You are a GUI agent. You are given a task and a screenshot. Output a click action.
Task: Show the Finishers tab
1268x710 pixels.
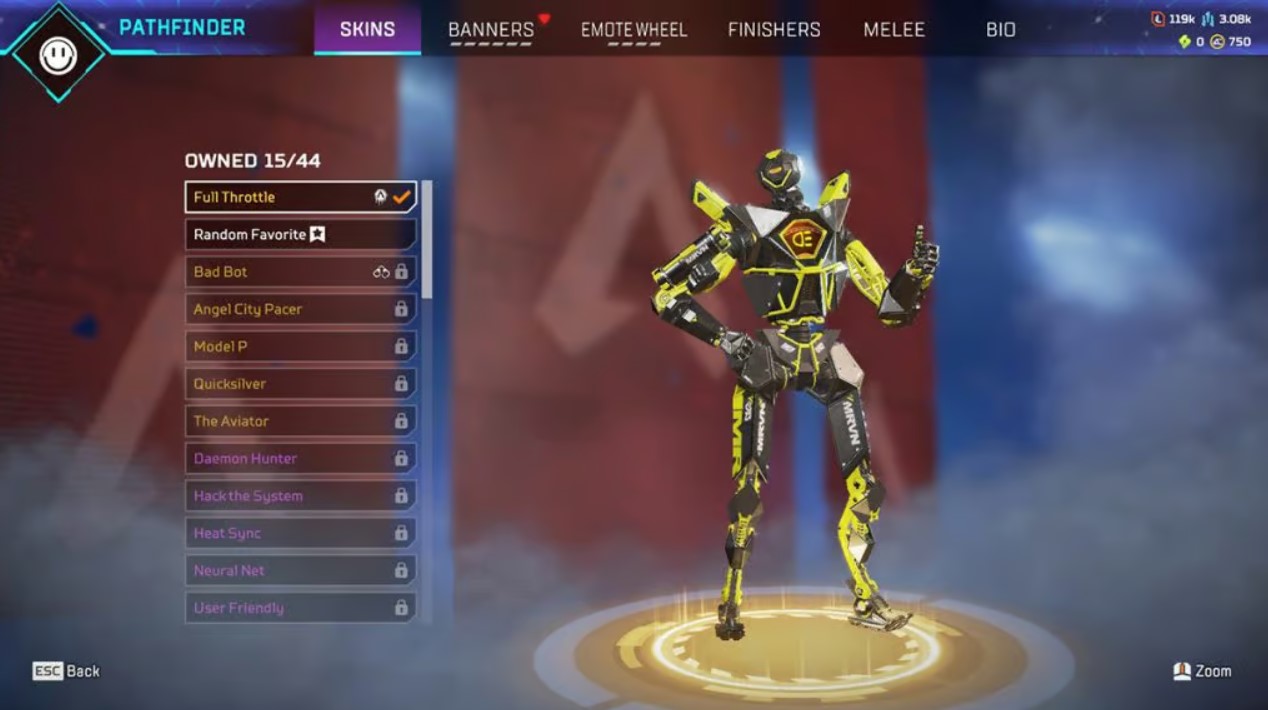[774, 29]
